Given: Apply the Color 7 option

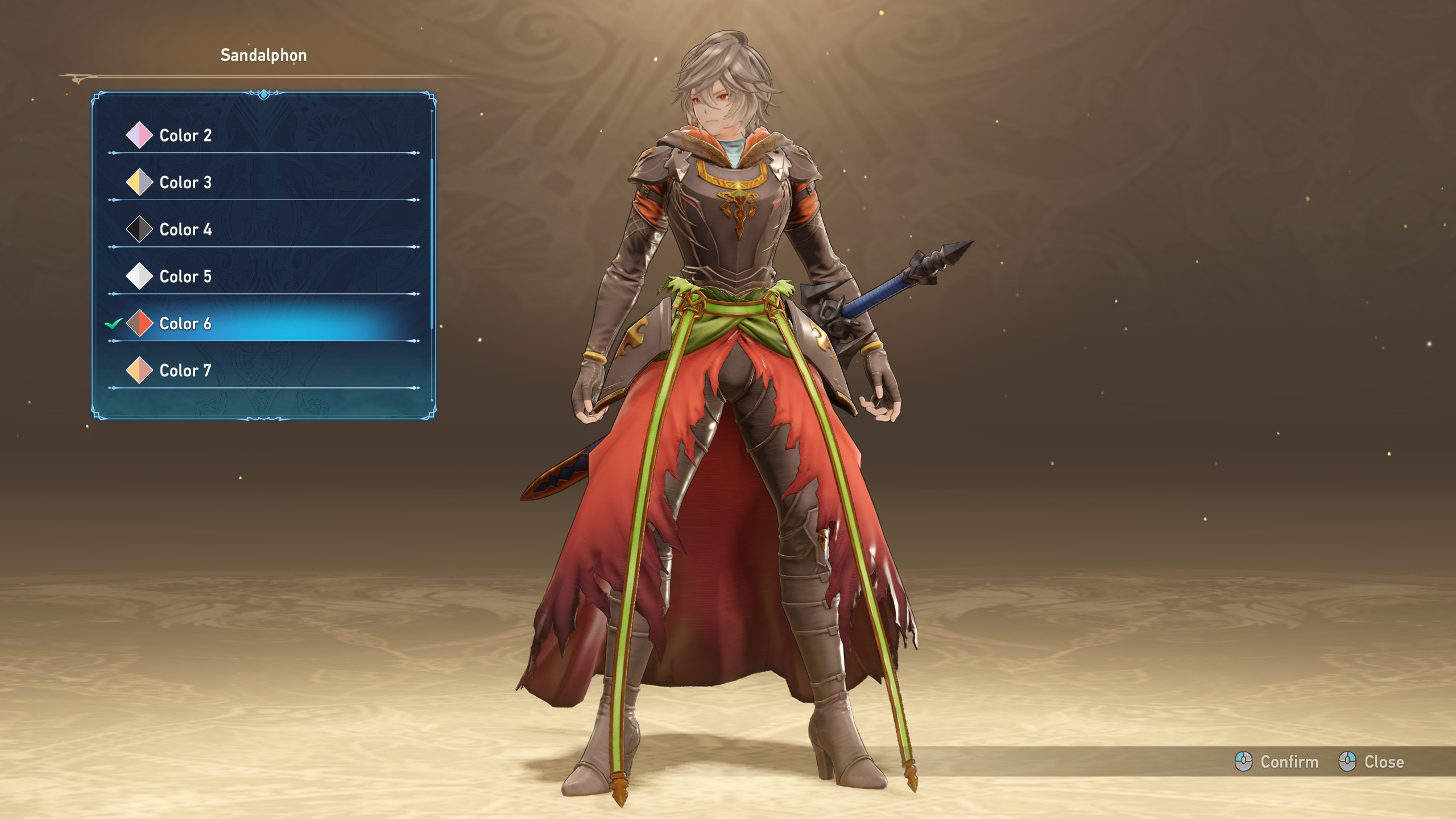Looking at the screenshot, I should tap(185, 371).
